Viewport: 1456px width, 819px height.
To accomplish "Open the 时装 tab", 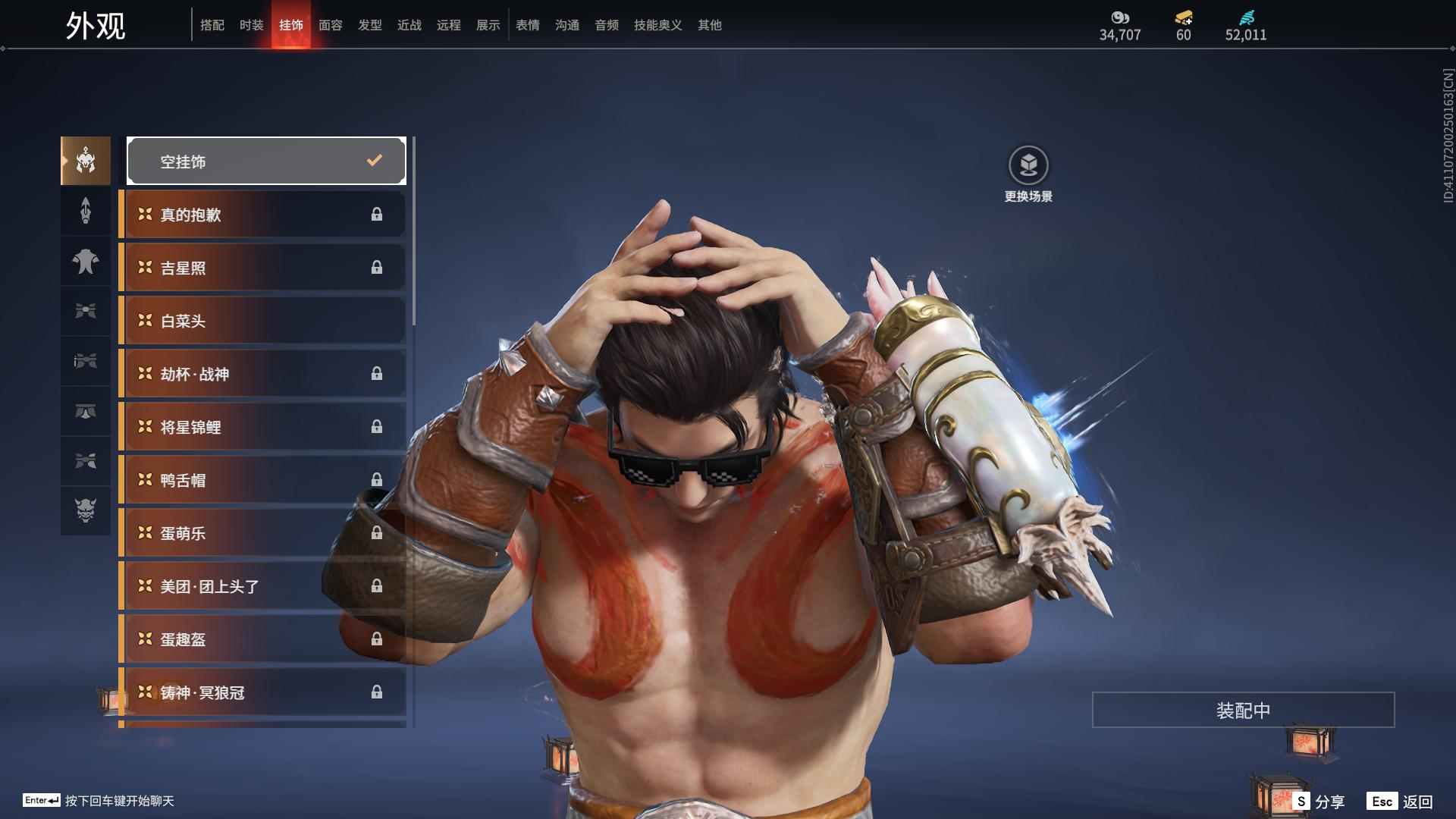I will (252, 25).
